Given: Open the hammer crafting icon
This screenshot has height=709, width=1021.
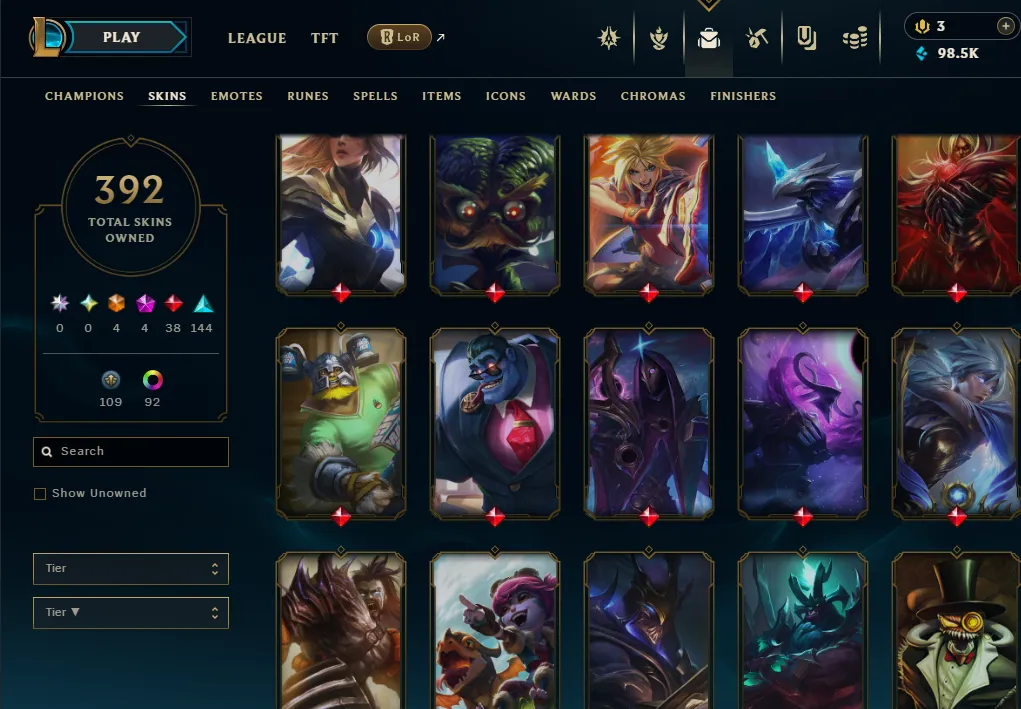Looking at the screenshot, I should [757, 39].
